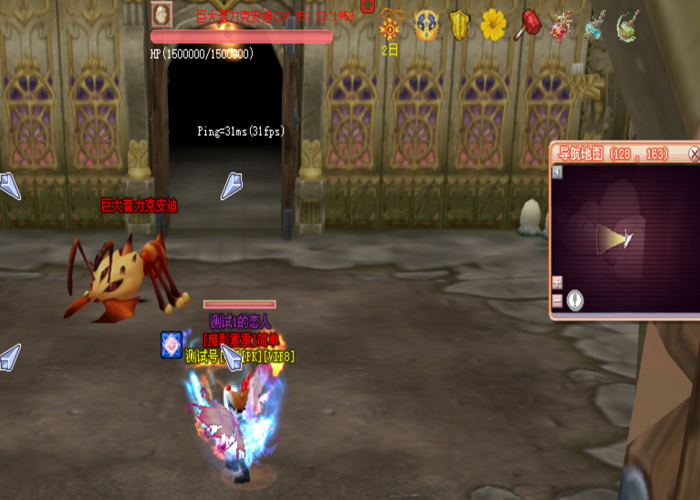
Task: Zoom out the navigation map
Action: pyautogui.click(x=557, y=300)
